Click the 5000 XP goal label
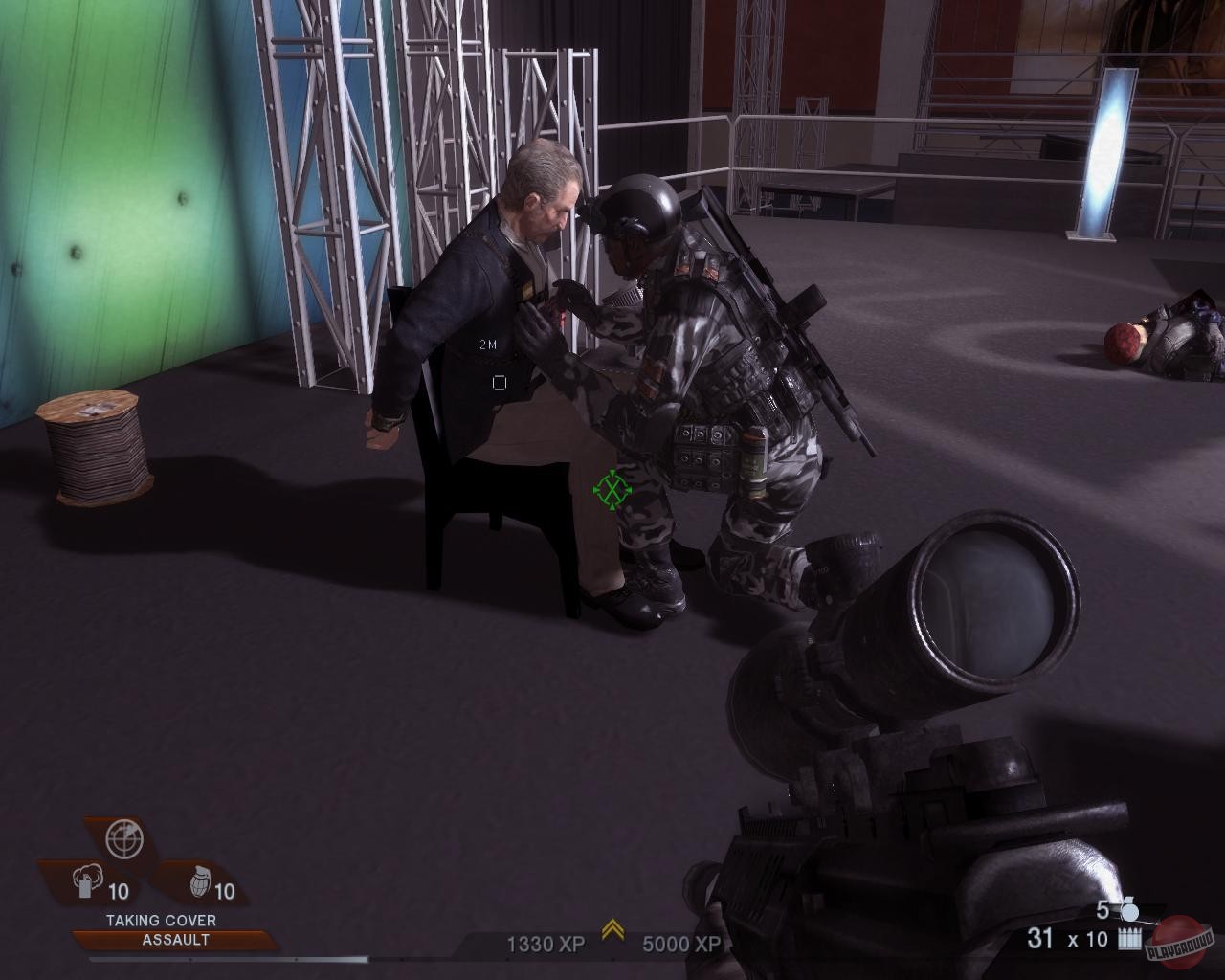 coord(679,944)
